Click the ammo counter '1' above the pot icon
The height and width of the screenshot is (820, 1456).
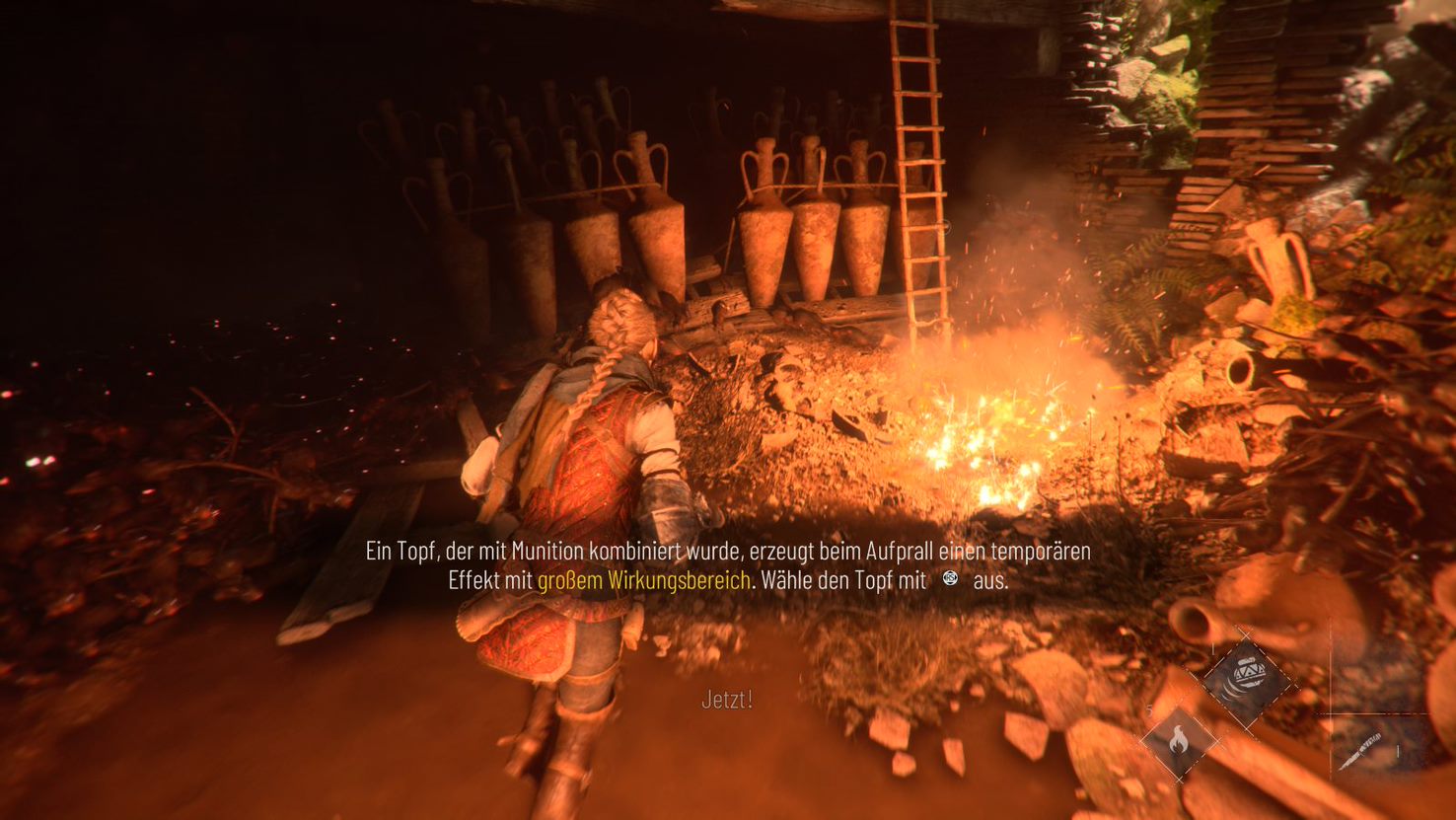coord(1213,649)
